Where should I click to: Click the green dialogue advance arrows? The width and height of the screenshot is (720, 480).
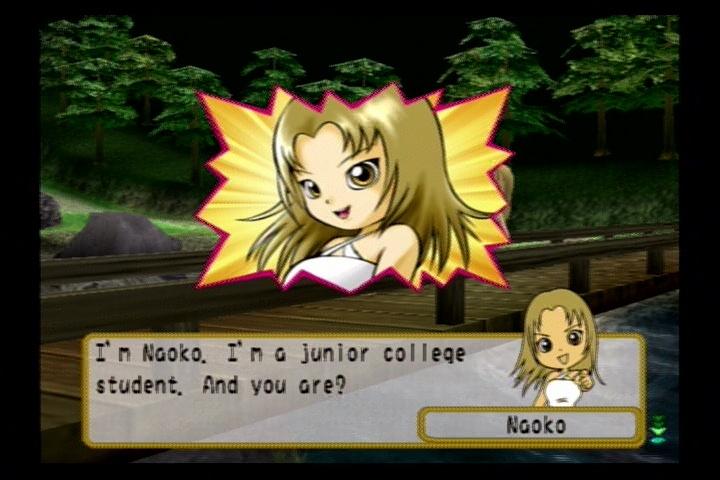(x=657, y=428)
